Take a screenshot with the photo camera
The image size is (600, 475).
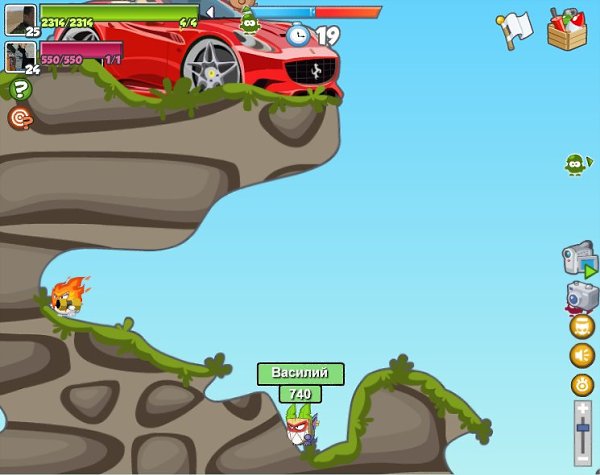[x=581, y=297]
